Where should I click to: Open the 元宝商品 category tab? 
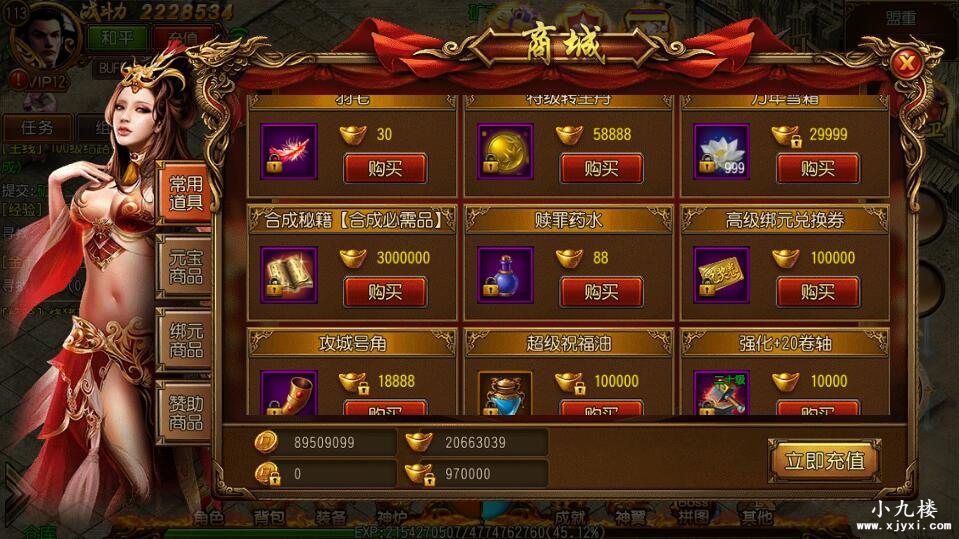pyautogui.click(x=185, y=265)
